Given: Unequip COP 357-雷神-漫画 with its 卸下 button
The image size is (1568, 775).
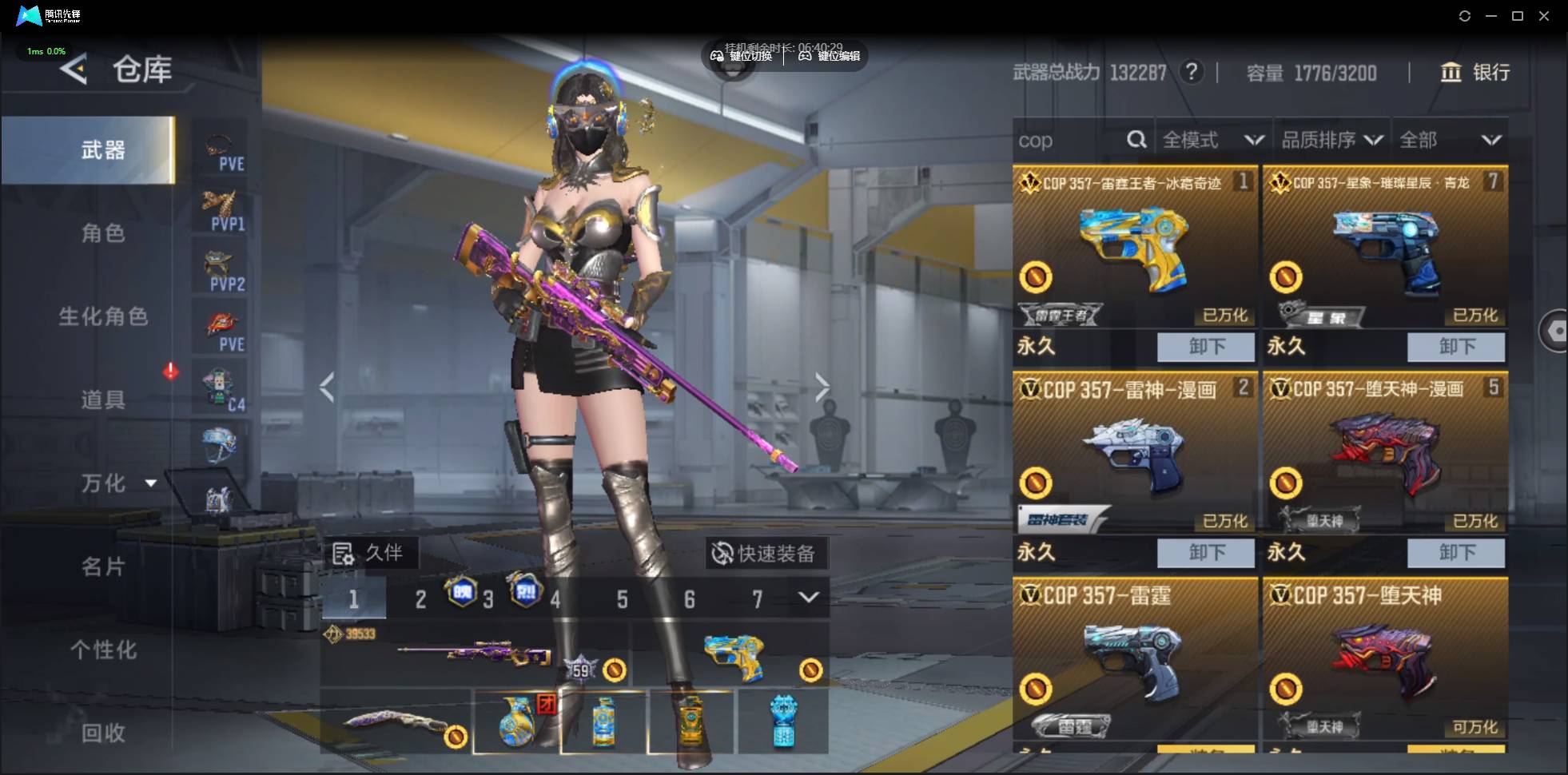Looking at the screenshot, I should click(1206, 552).
